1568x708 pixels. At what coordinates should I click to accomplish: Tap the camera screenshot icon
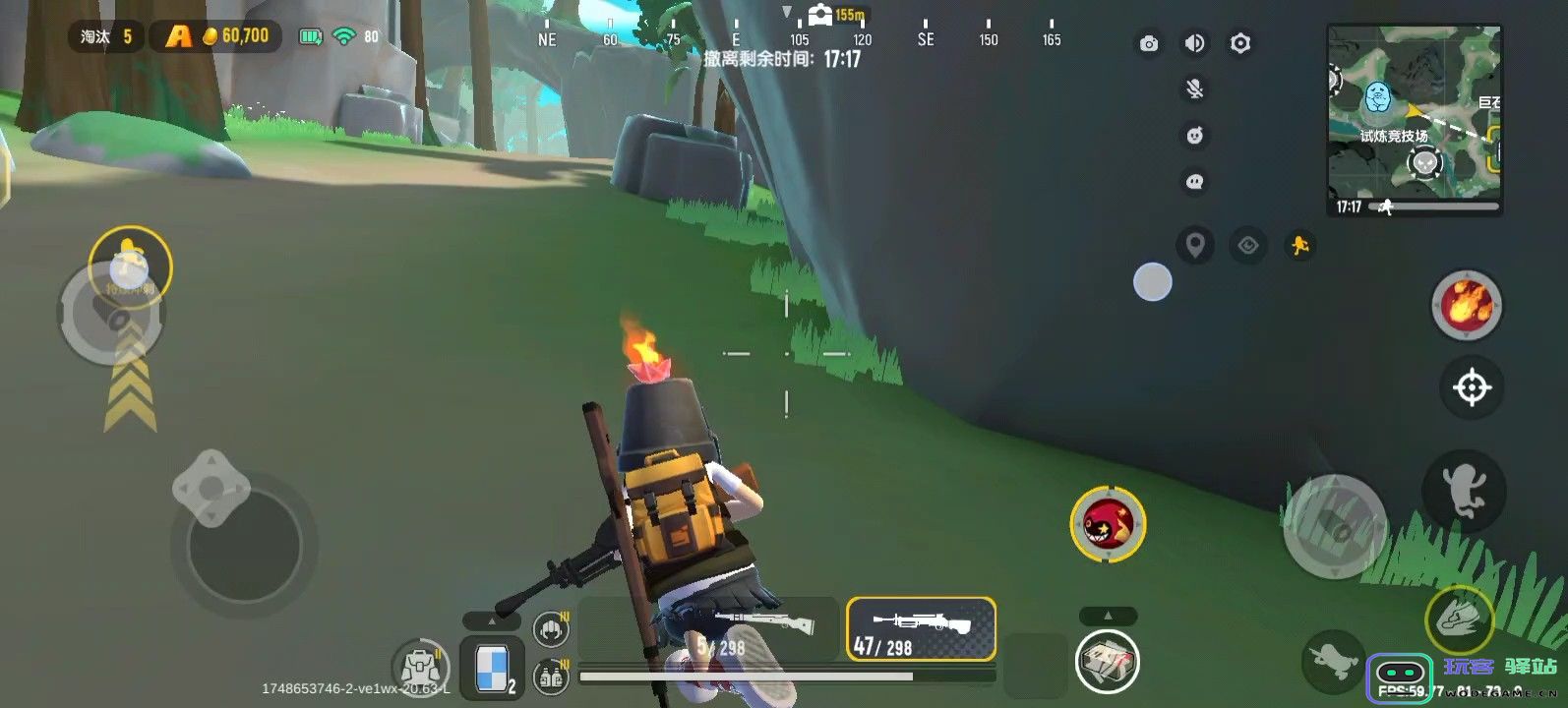tap(1148, 43)
